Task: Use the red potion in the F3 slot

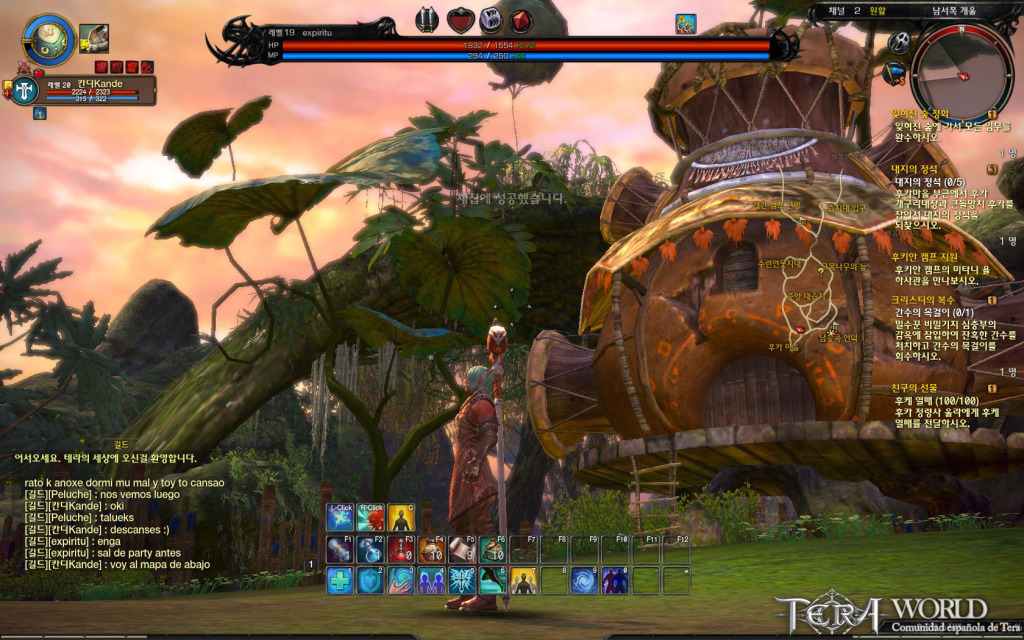Action: pos(401,549)
